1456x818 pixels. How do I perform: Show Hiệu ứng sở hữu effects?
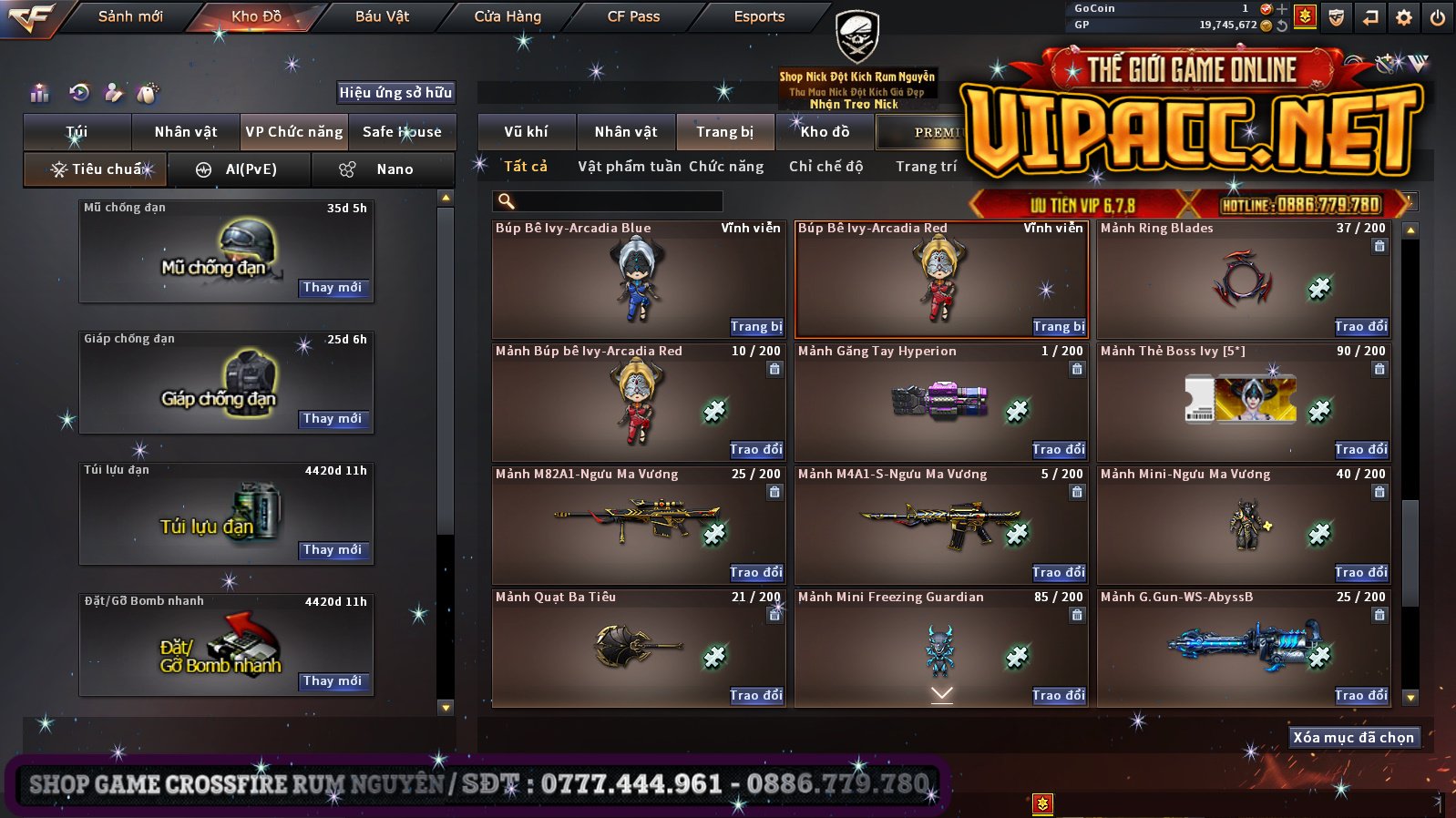(x=395, y=92)
